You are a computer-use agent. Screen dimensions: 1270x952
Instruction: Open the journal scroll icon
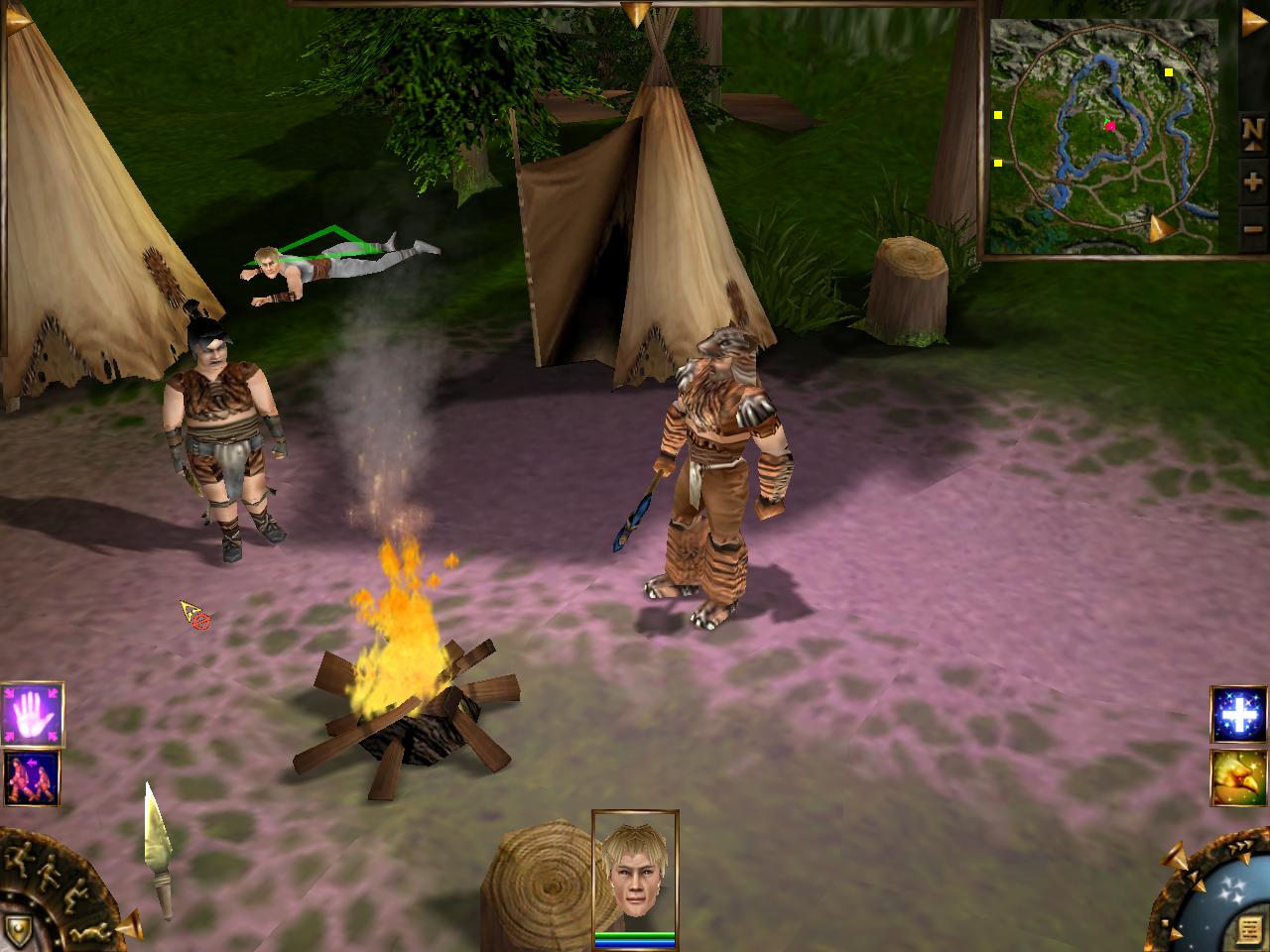pyautogui.click(x=1247, y=928)
